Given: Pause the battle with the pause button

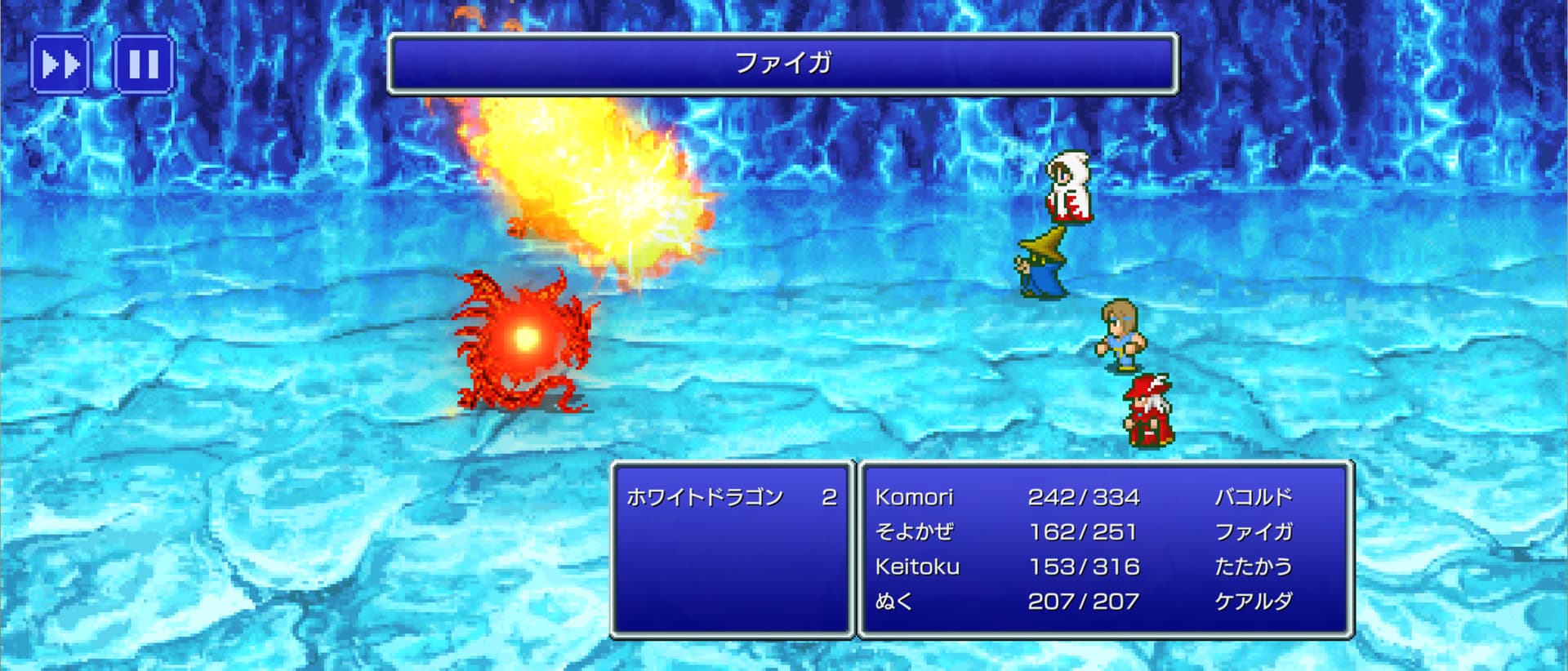Looking at the screenshot, I should coord(144,64).
